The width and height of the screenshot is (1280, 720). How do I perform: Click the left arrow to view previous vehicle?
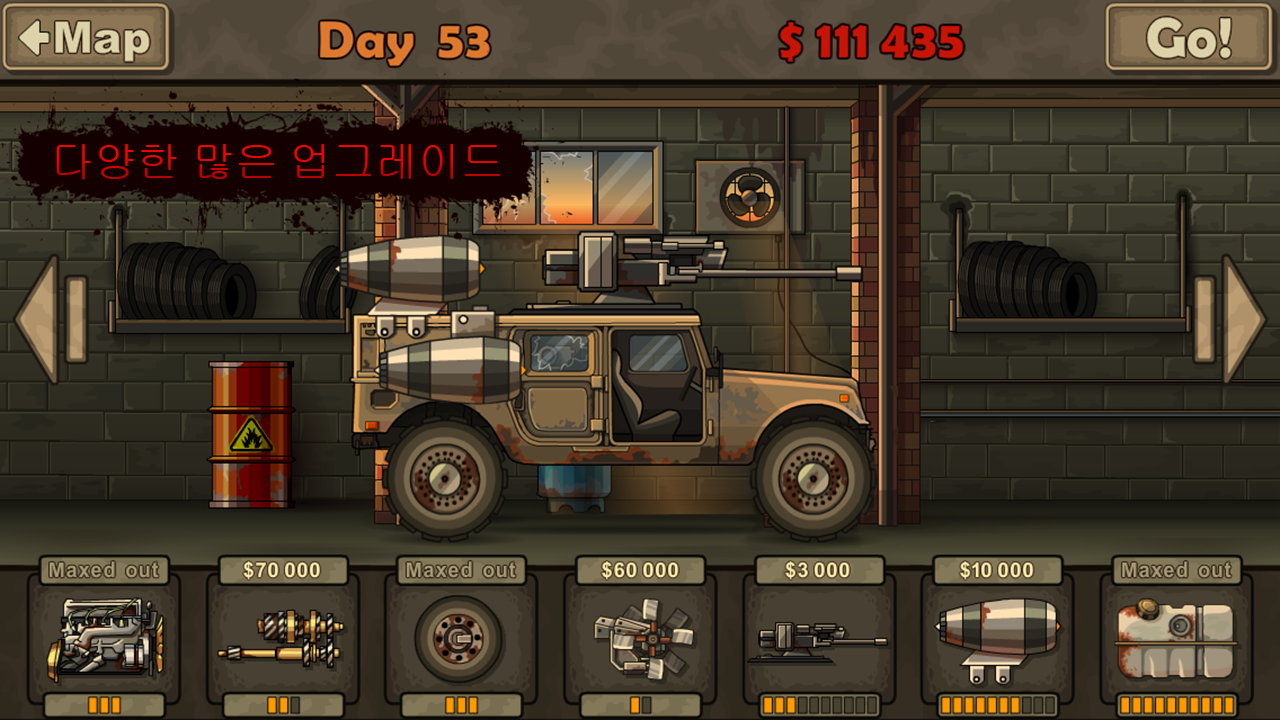[x=42, y=320]
